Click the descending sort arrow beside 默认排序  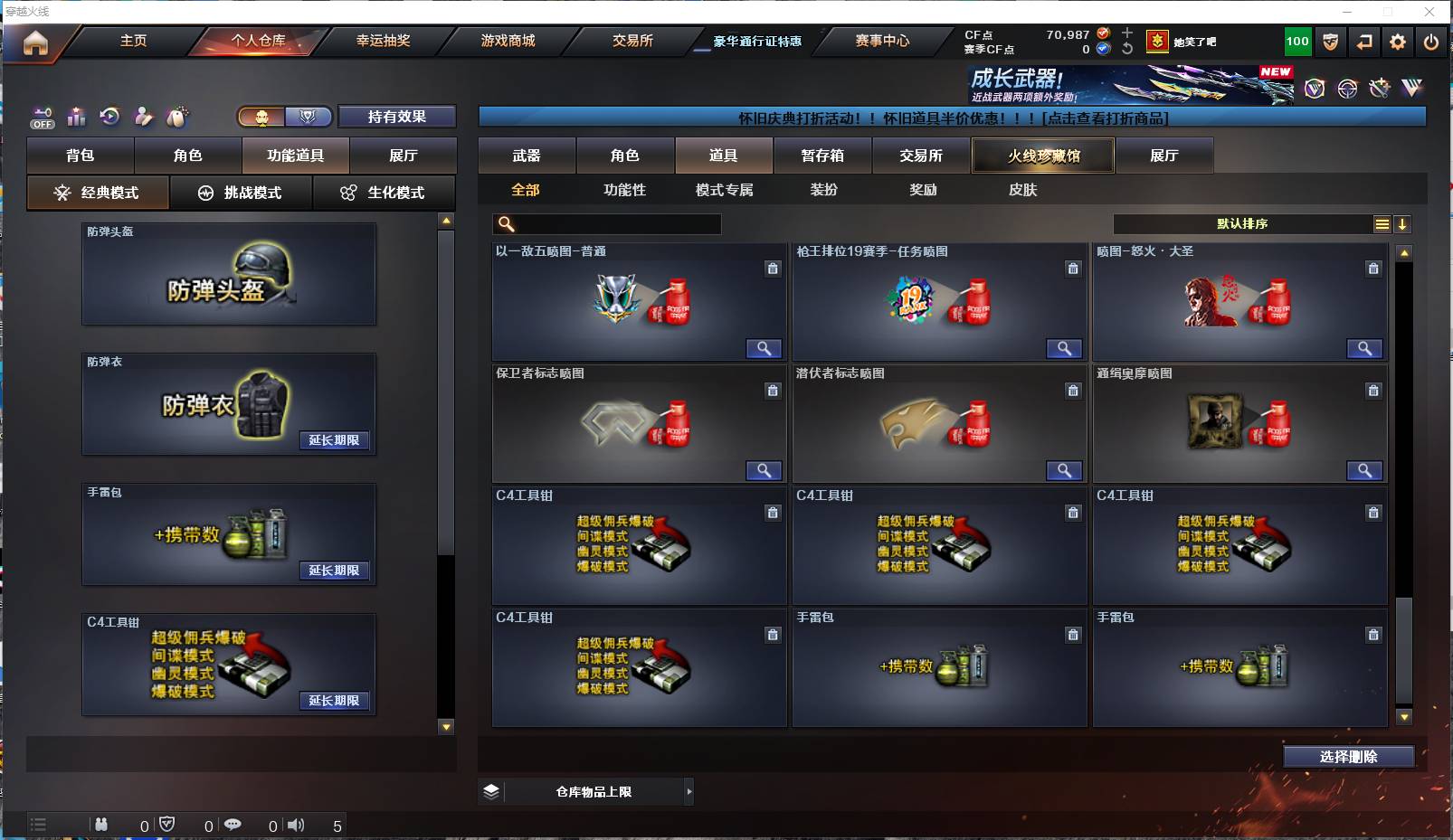(1403, 223)
